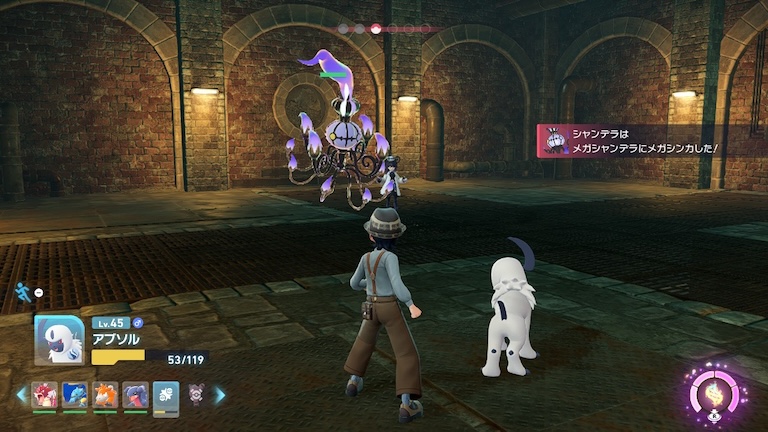Select the highlighted Absol party slot
This screenshot has width=768, height=432.
(x=166, y=394)
